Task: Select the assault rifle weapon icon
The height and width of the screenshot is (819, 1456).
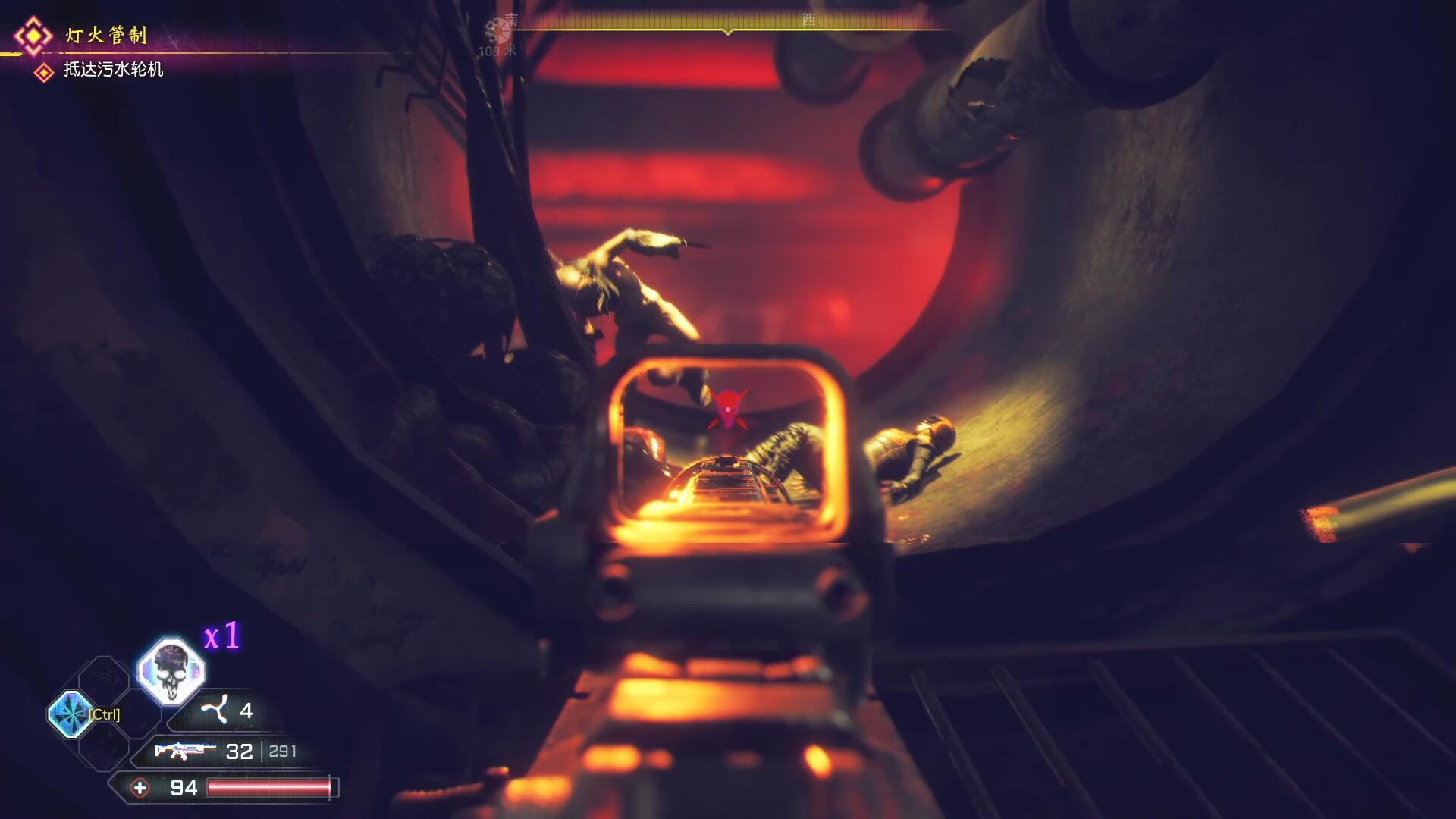Action: point(184,751)
